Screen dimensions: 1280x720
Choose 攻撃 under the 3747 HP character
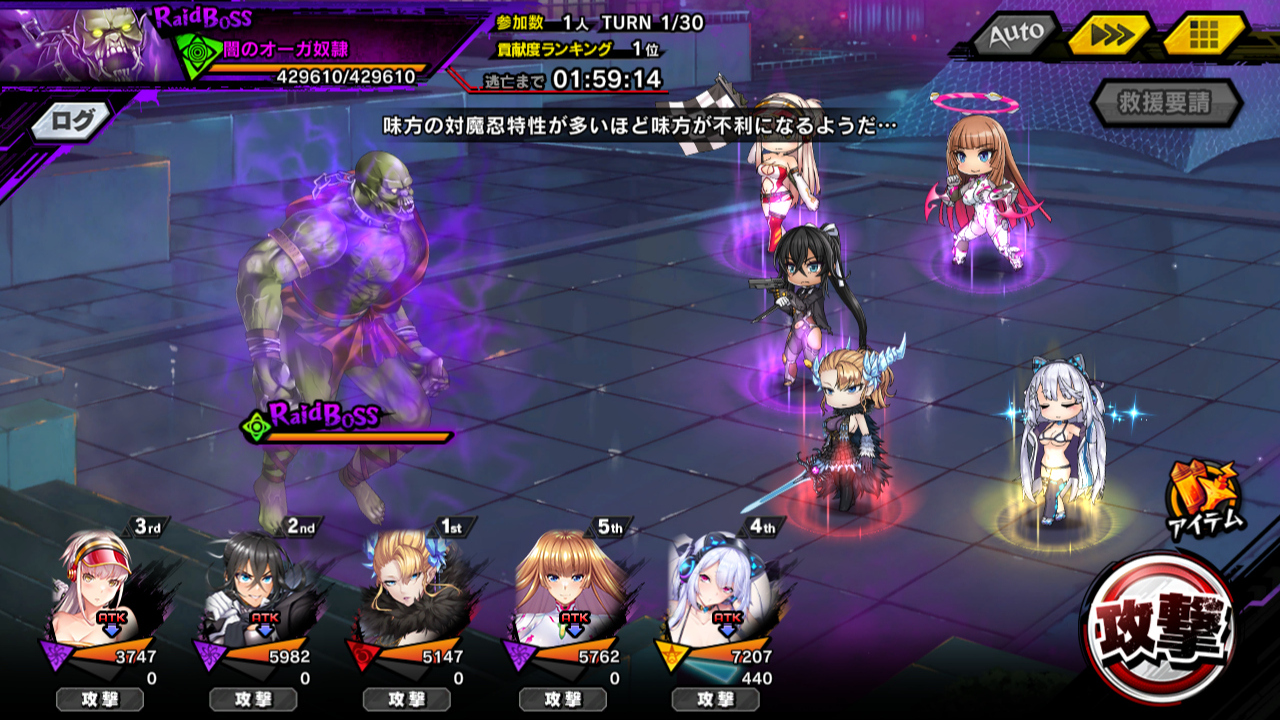pyautogui.click(x=100, y=699)
